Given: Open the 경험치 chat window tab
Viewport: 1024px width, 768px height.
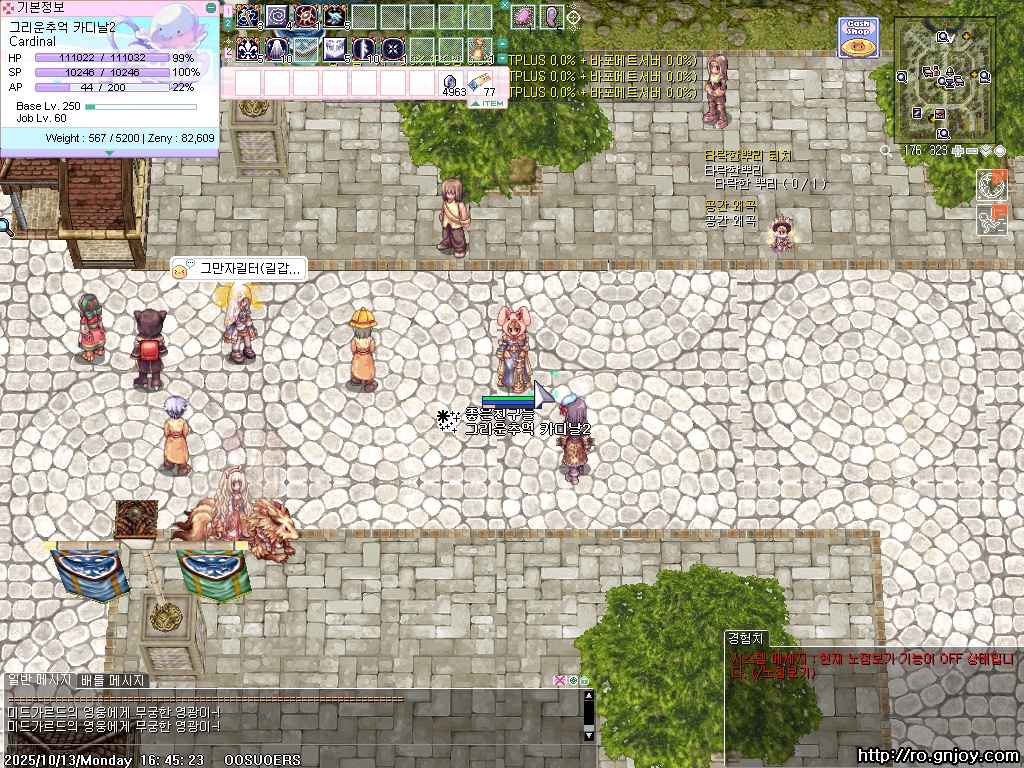Looking at the screenshot, I should (746, 637).
